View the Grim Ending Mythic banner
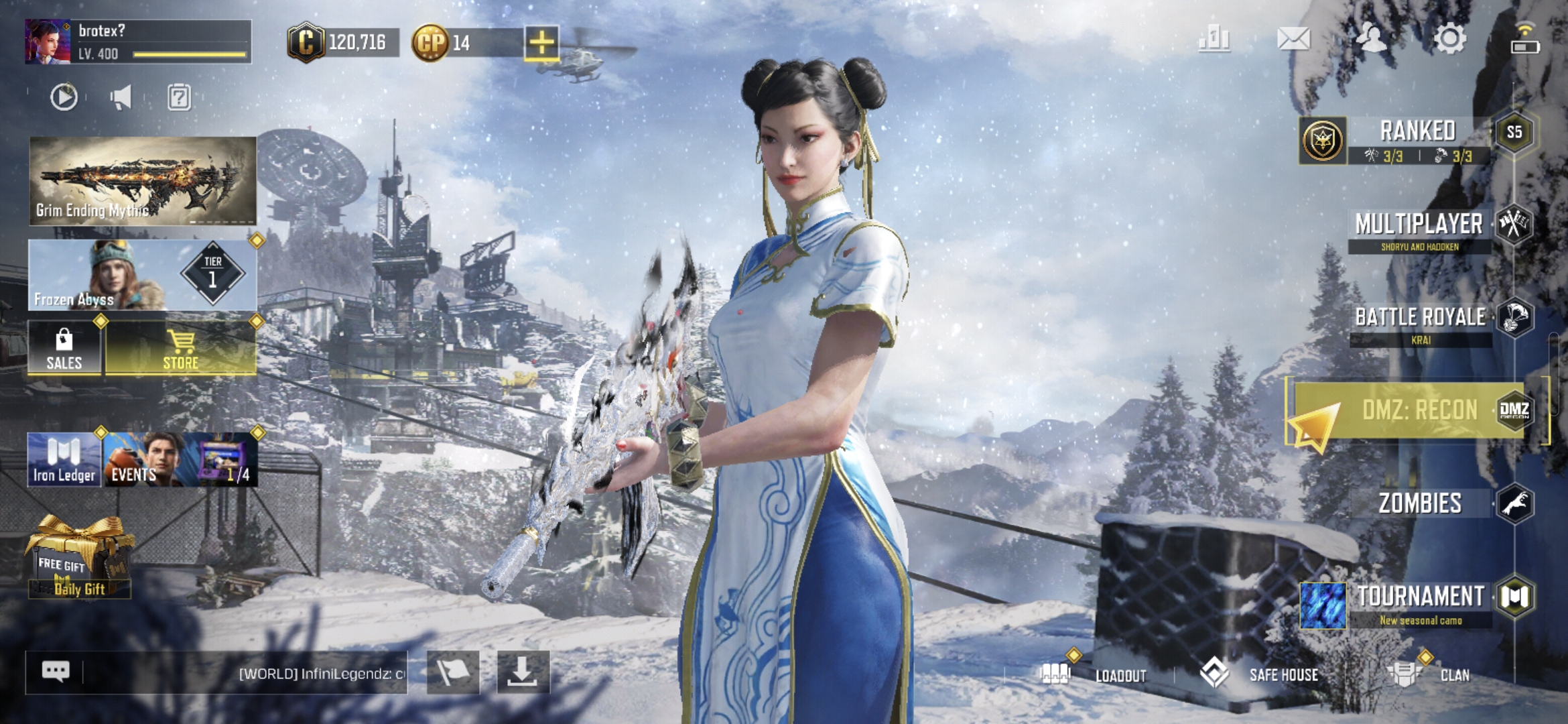Screen dimensions: 1568x724 (x=143, y=180)
